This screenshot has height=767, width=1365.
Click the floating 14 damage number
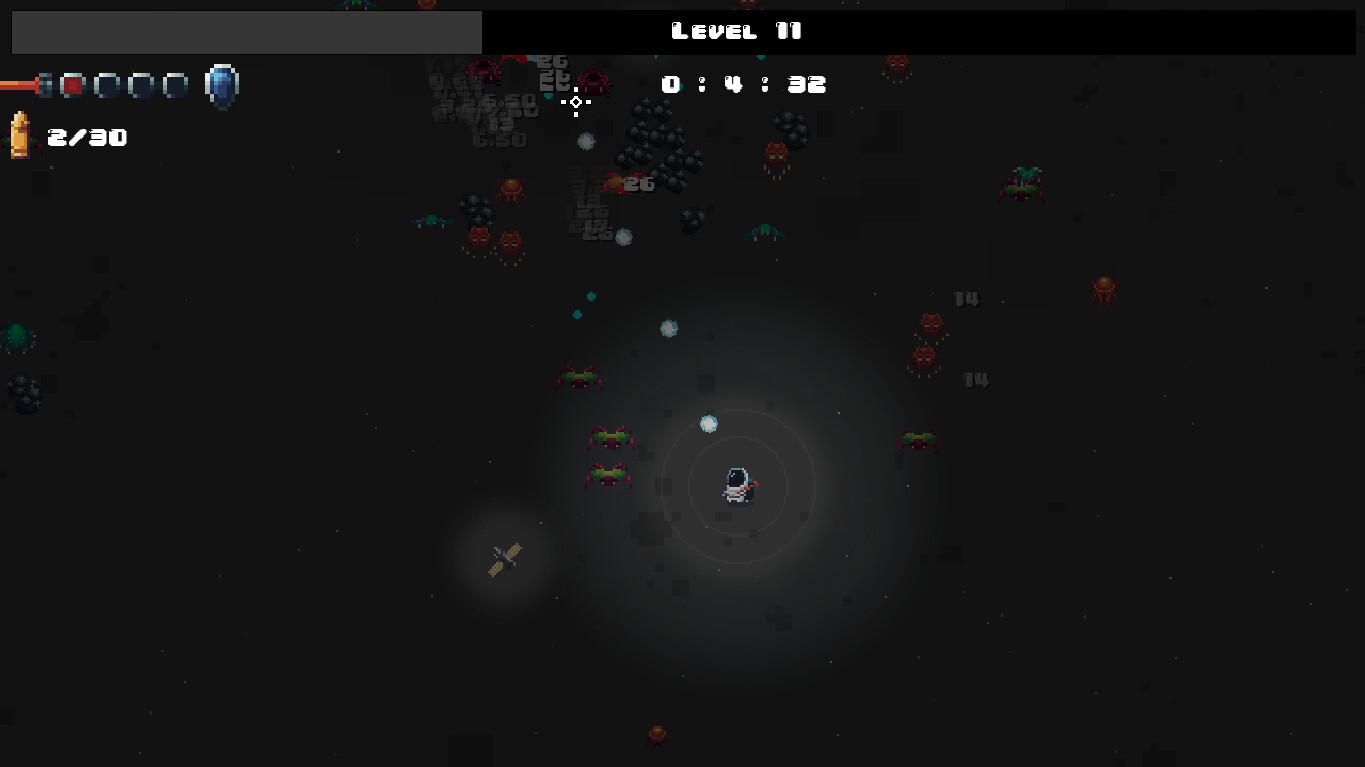pyautogui.click(x=967, y=298)
